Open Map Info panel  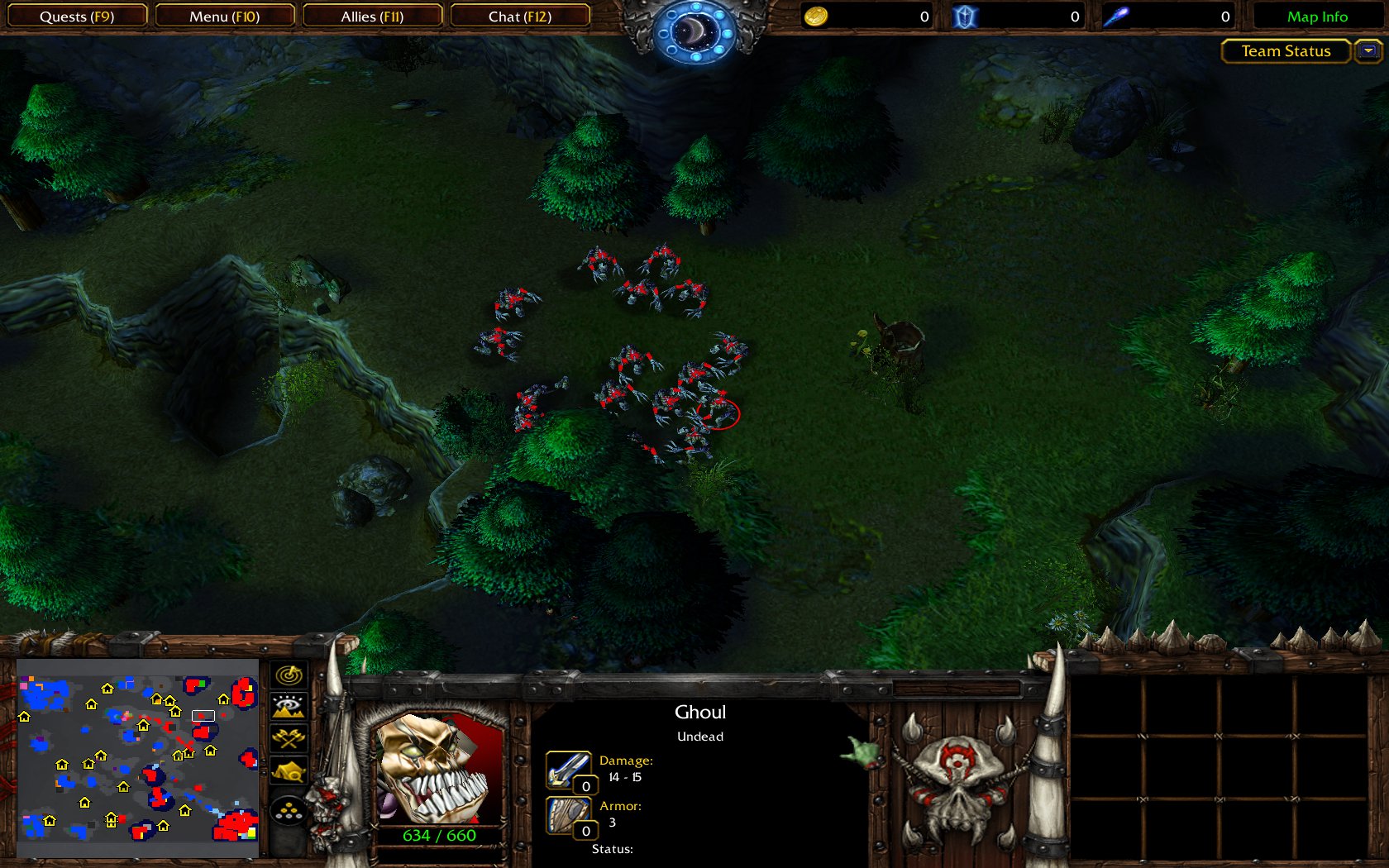1316,17
